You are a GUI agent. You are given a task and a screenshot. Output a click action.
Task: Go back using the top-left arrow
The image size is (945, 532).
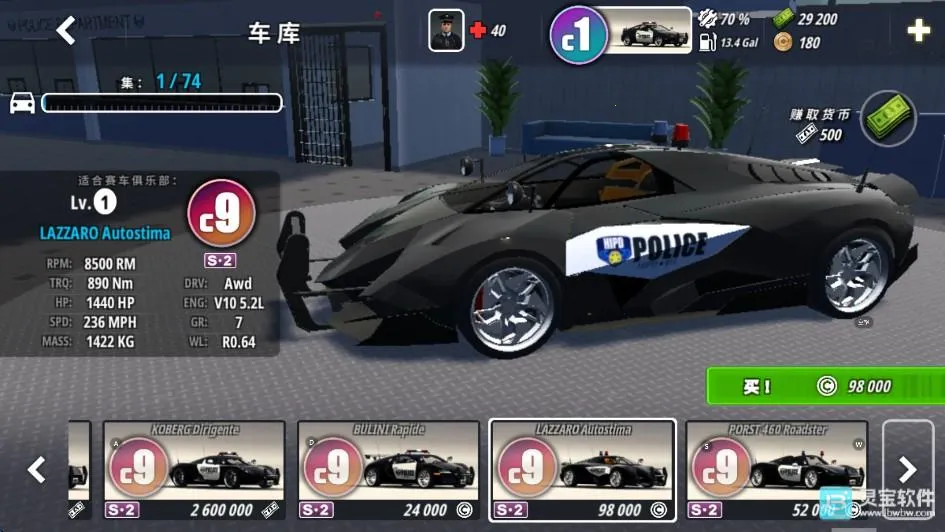tap(66, 31)
